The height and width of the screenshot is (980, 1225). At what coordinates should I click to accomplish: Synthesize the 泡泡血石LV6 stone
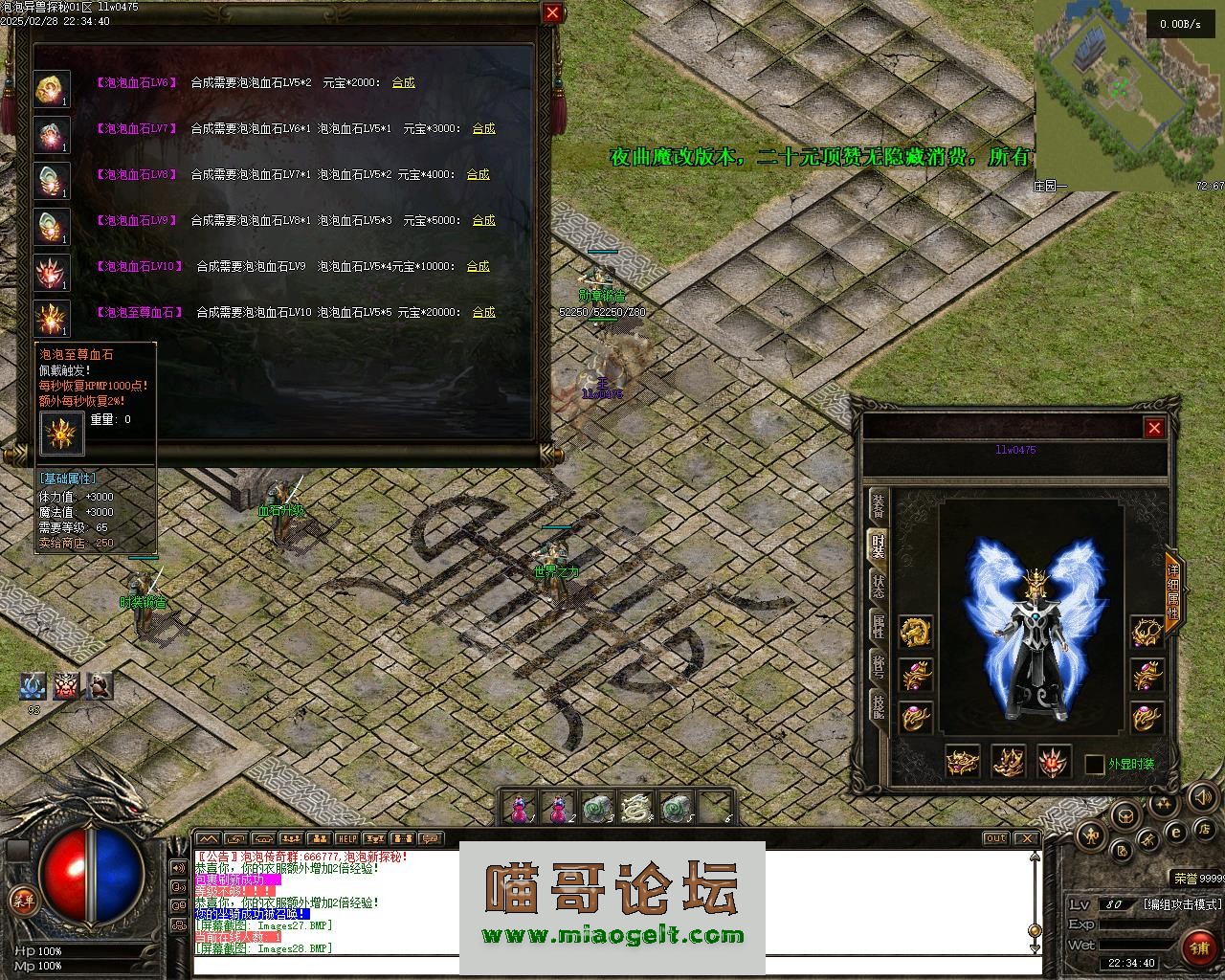(403, 82)
